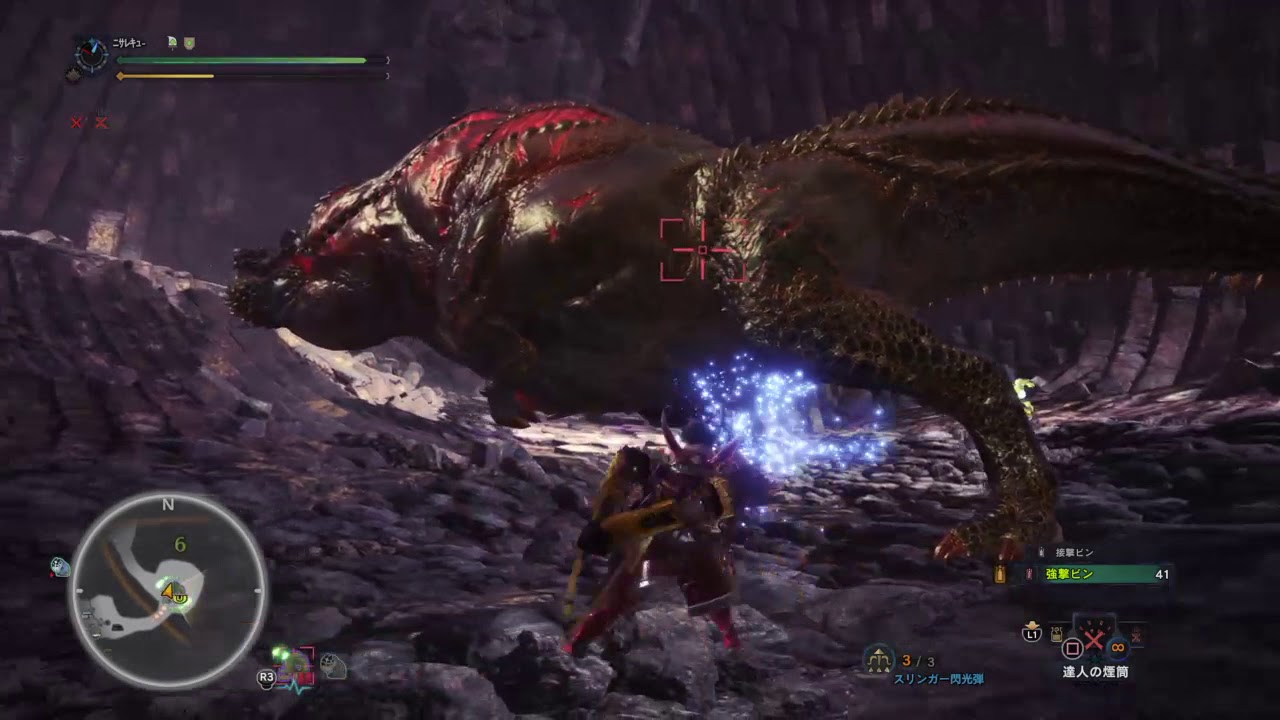
Task: Select the monster tracking icon left of minimap
Action: [x=60, y=567]
